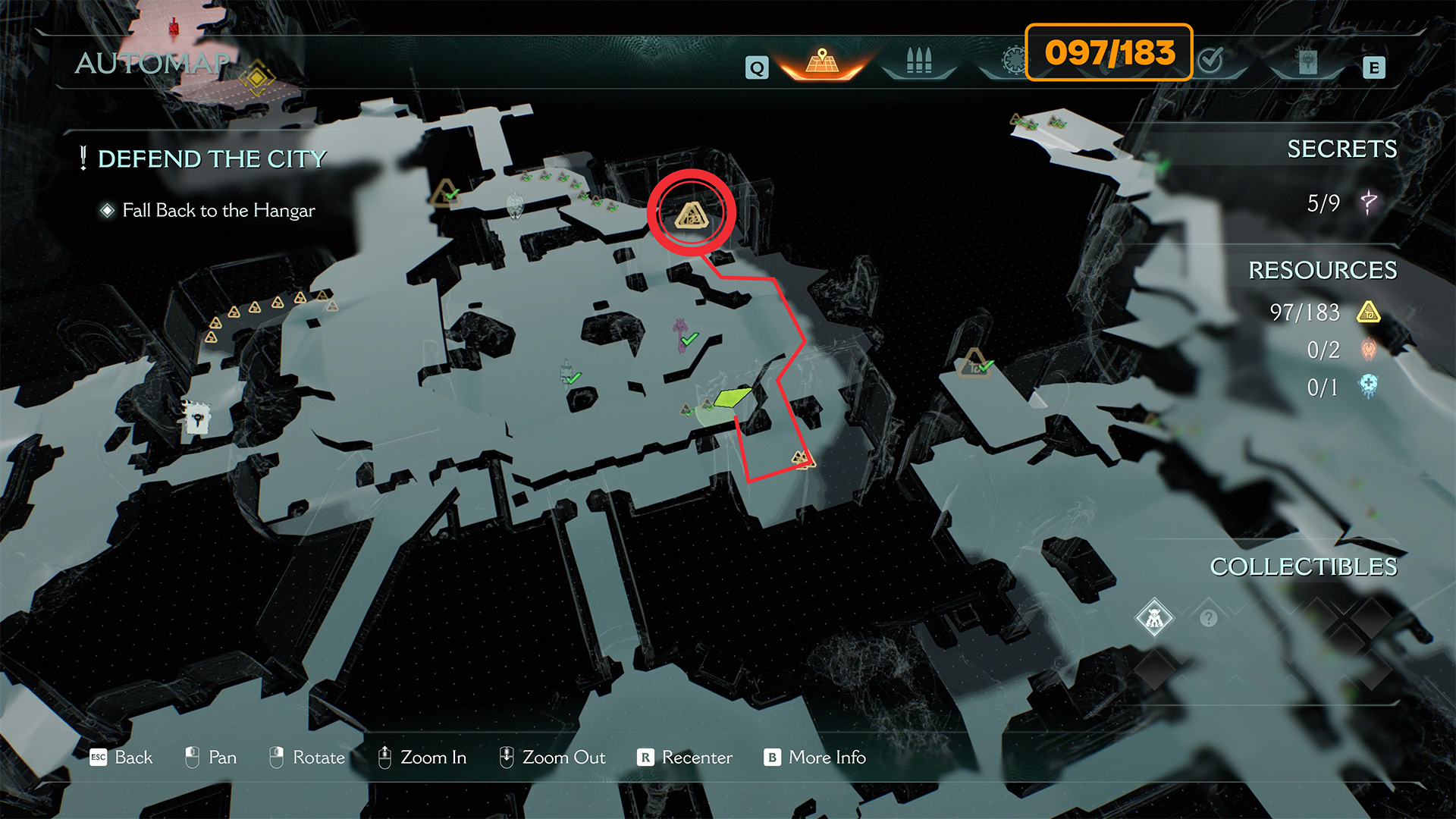Click the gold resource icon beside 97/183
This screenshot has height=819, width=1456.
[1369, 312]
